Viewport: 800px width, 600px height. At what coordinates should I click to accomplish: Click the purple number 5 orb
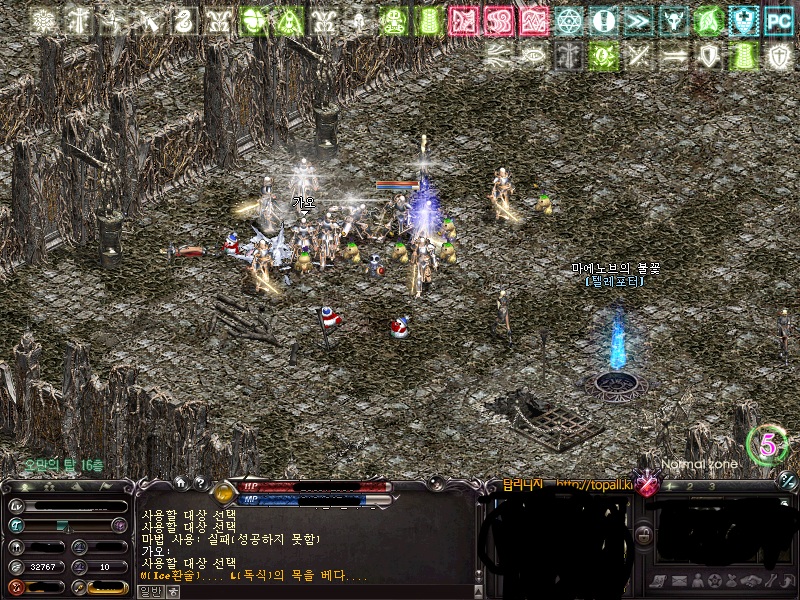click(767, 445)
